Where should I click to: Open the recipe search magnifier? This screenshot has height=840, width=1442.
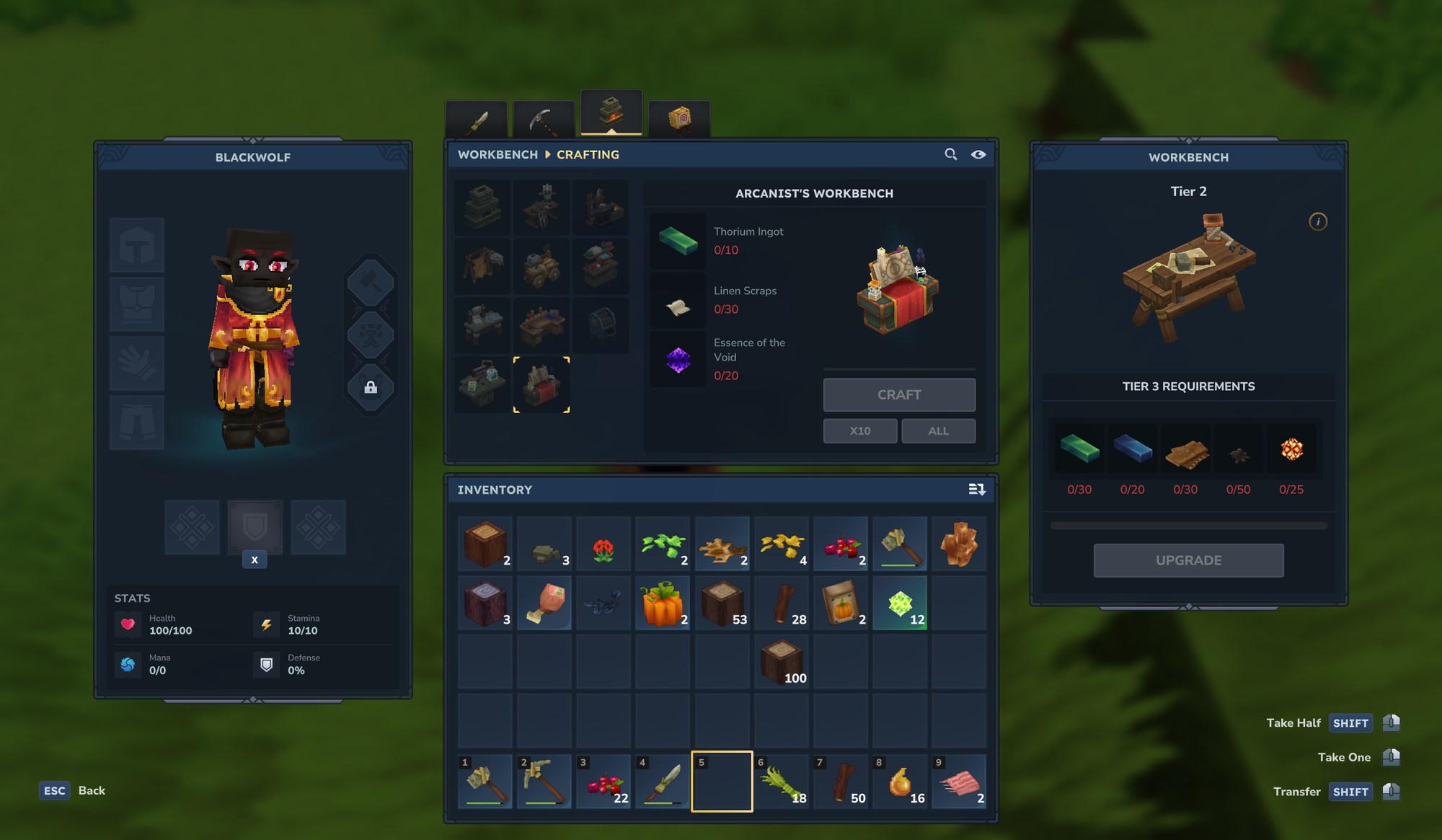(x=951, y=154)
